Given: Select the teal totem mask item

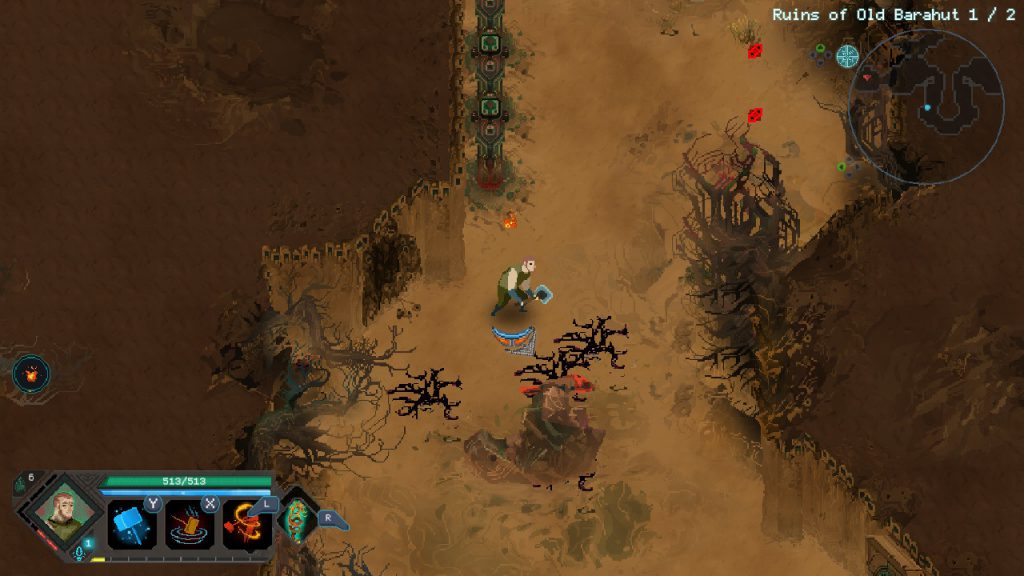Looking at the screenshot, I should coord(297,518).
